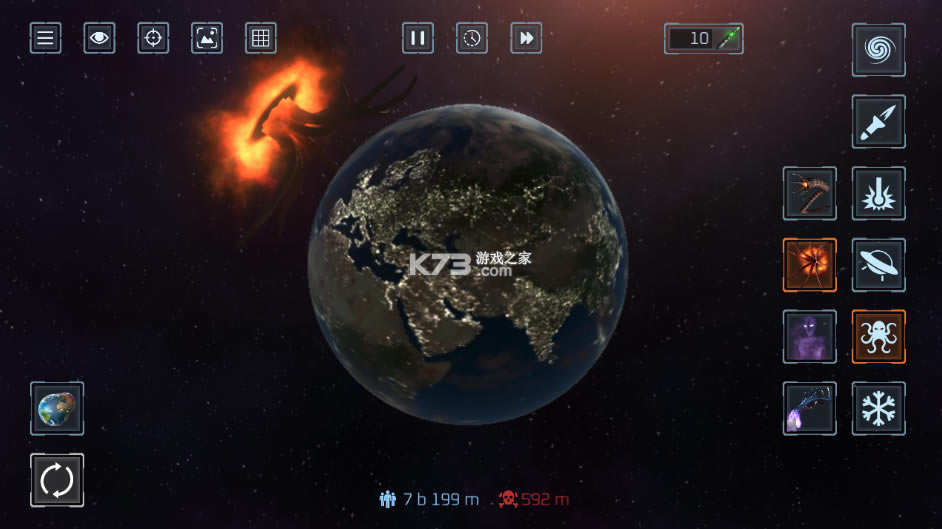Choose the UFO alien category
The image size is (942, 529).
[879, 265]
